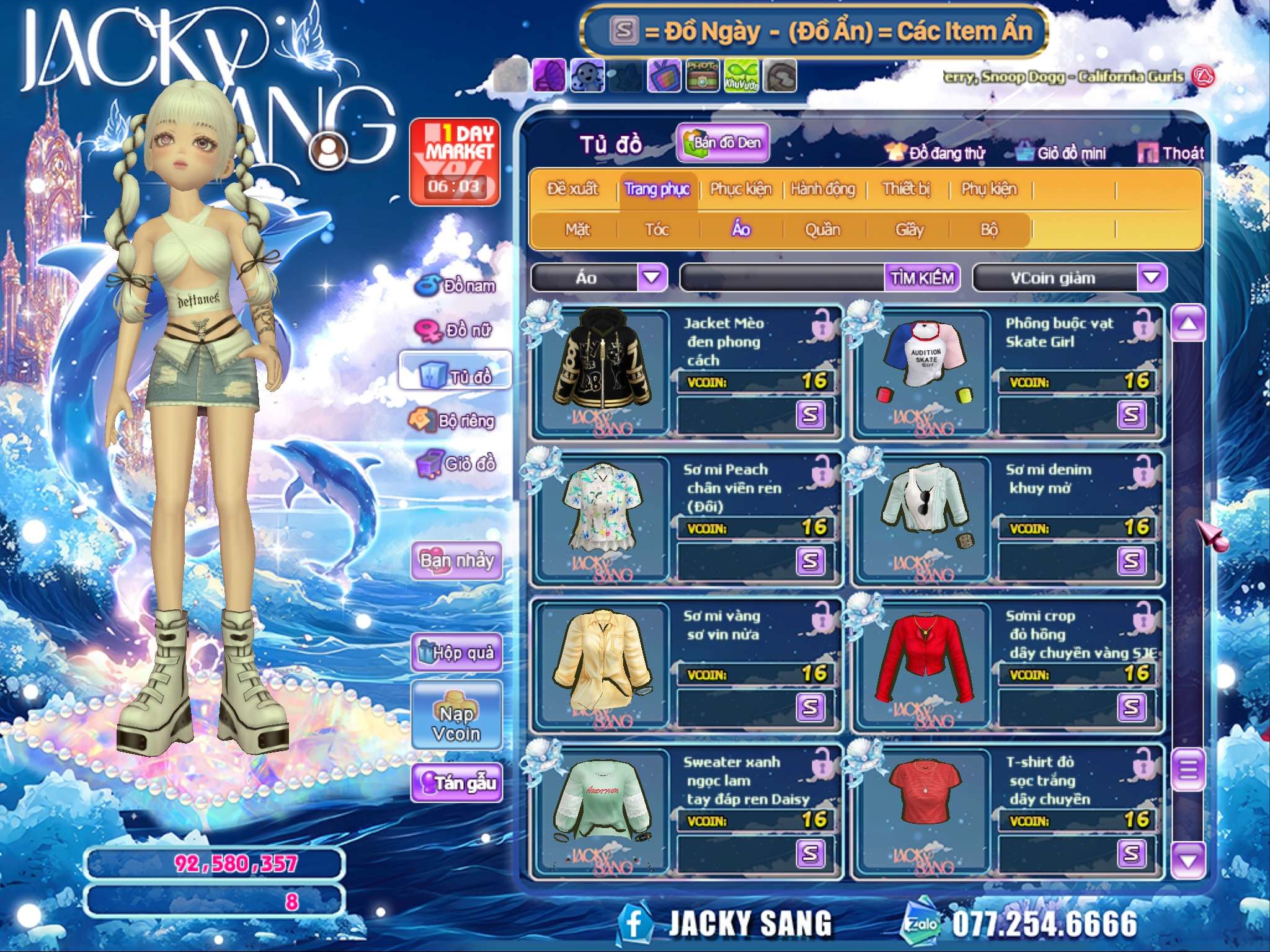Exit the wardrobe with Thoát
This screenshot has width=1270, height=952.
point(1171,153)
